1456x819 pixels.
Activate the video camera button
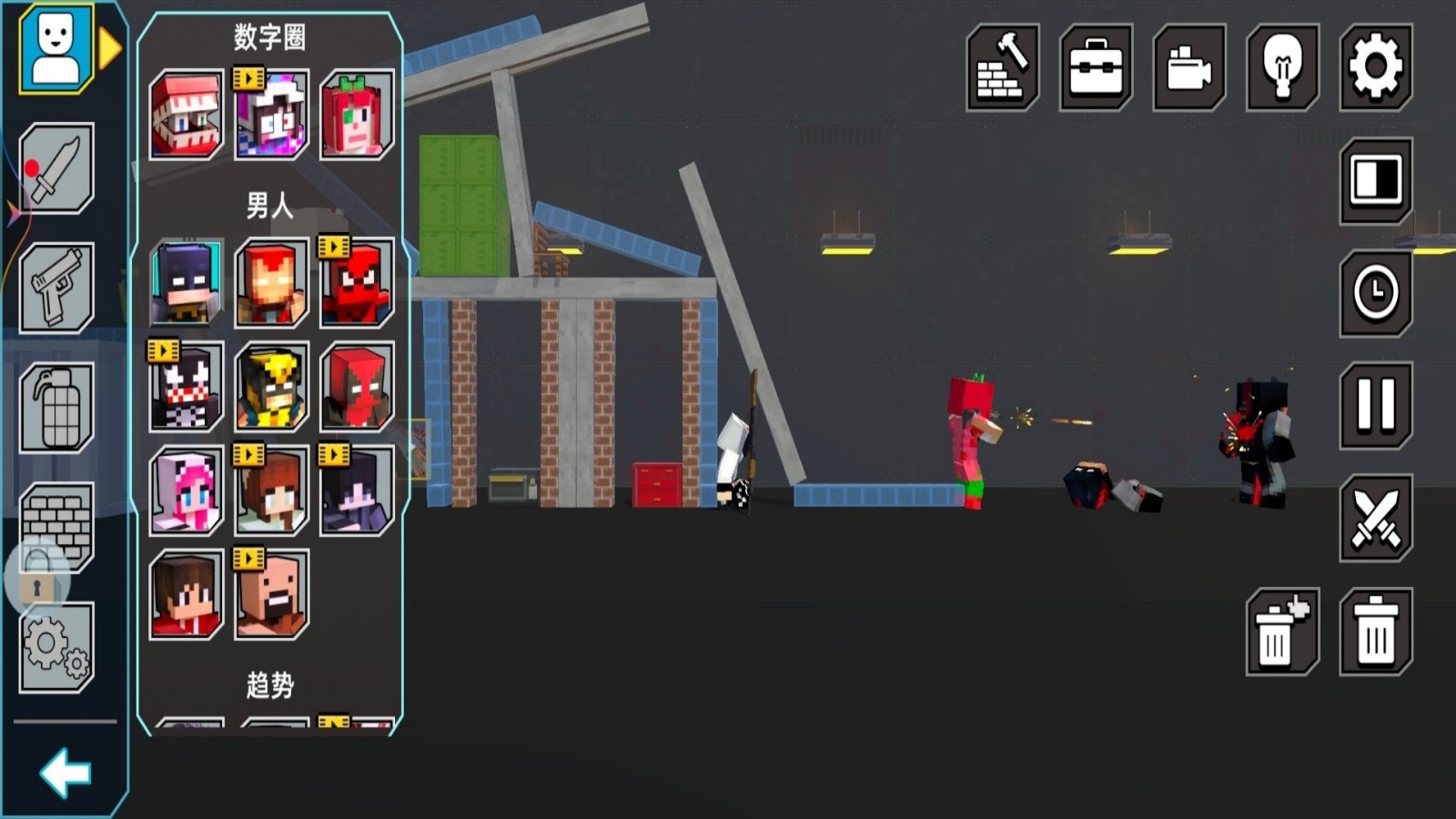pyautogui.click(x=1189, y=67)
